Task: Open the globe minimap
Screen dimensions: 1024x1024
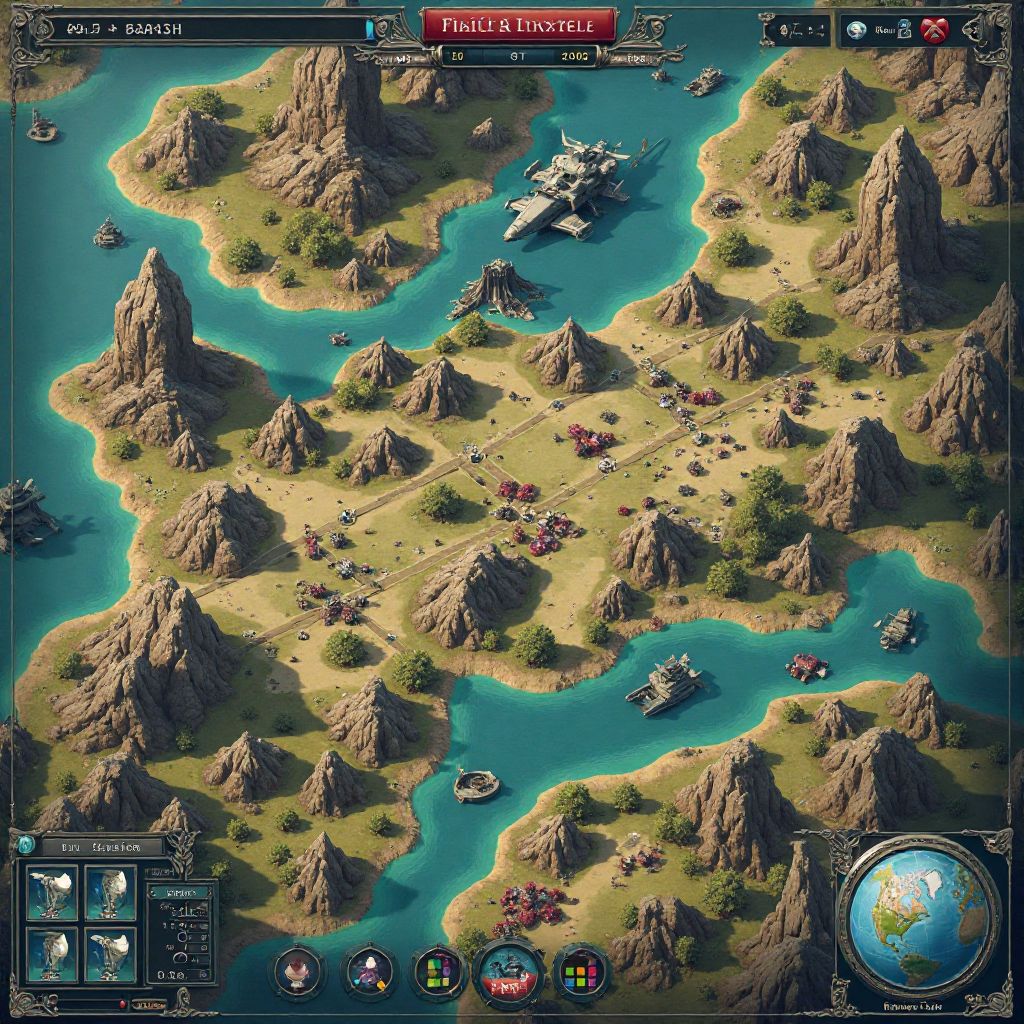Action: 918,916
